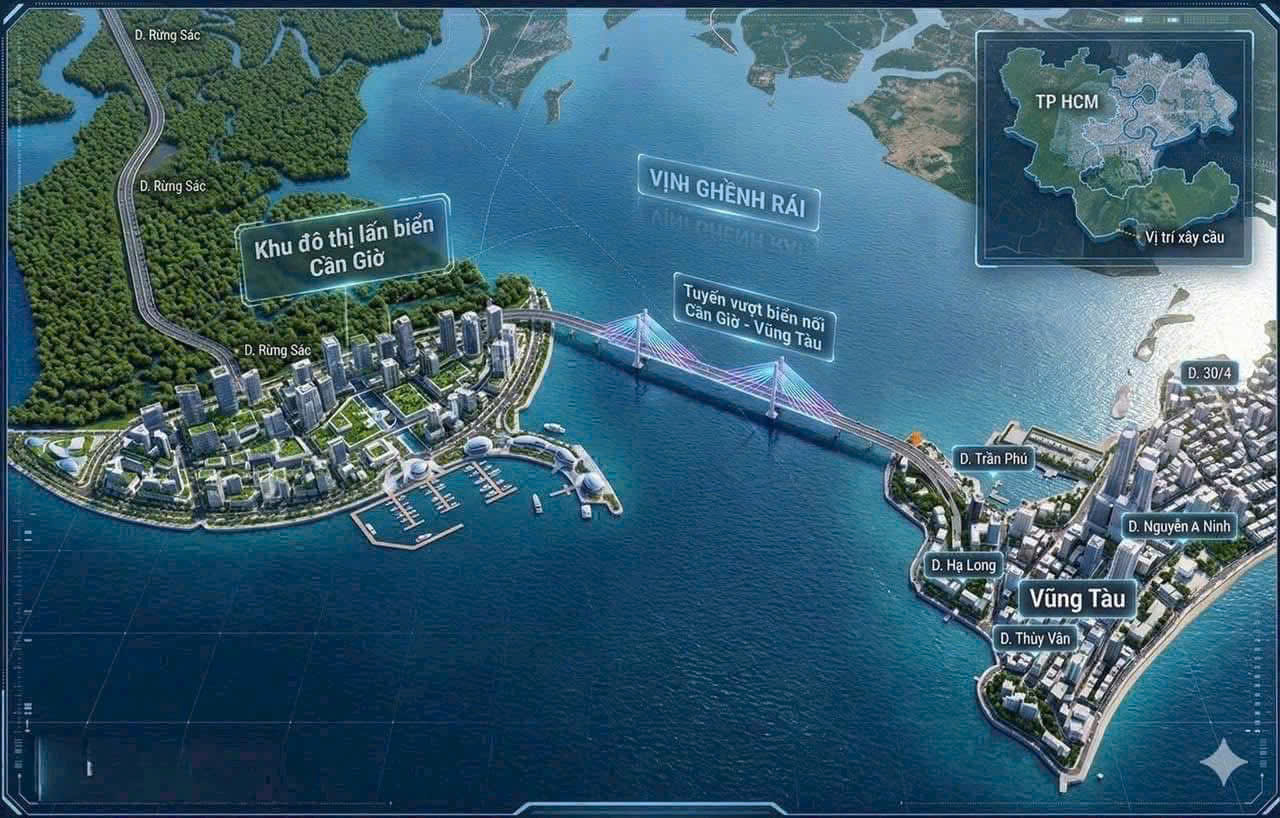Viewport: 1280px width, 818px height.
Task: Select the Nguyễn A Ninh street marker
Action: (1181, 525)
